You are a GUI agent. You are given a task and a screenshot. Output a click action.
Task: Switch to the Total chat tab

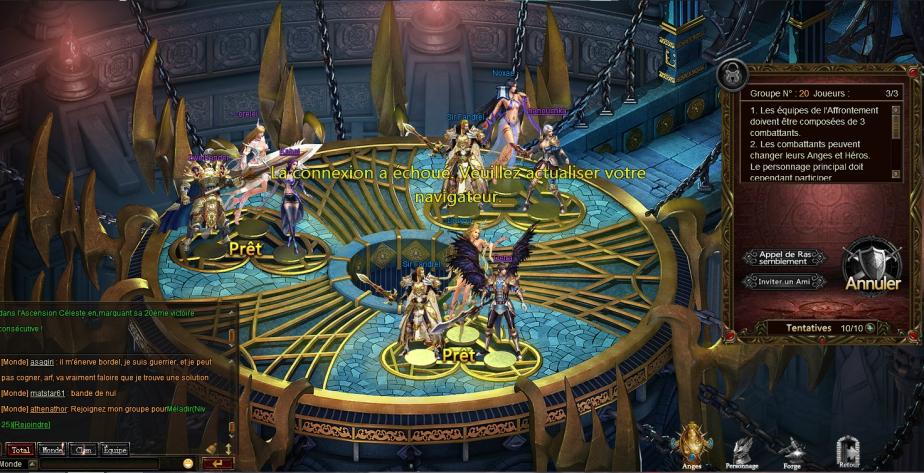pyautogui.click(x=19, y=450)
